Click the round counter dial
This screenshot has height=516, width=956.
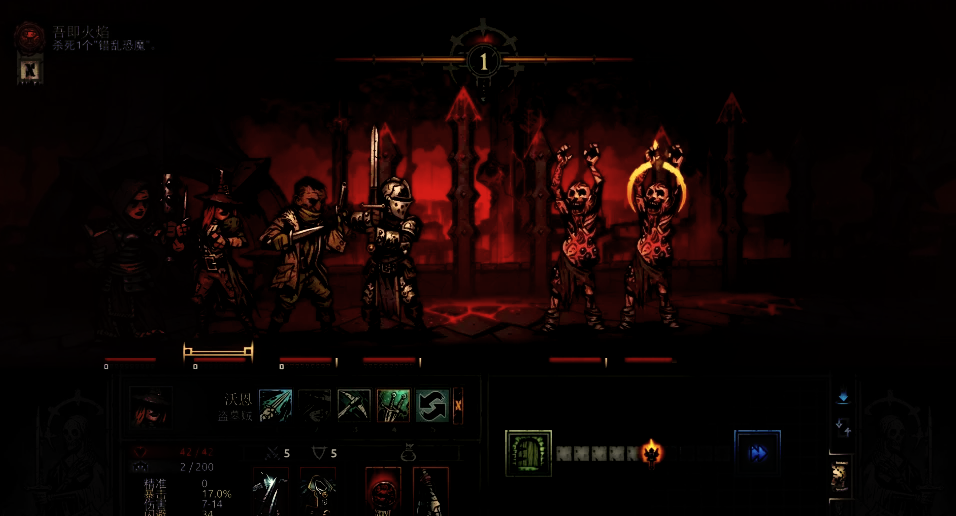484,61
